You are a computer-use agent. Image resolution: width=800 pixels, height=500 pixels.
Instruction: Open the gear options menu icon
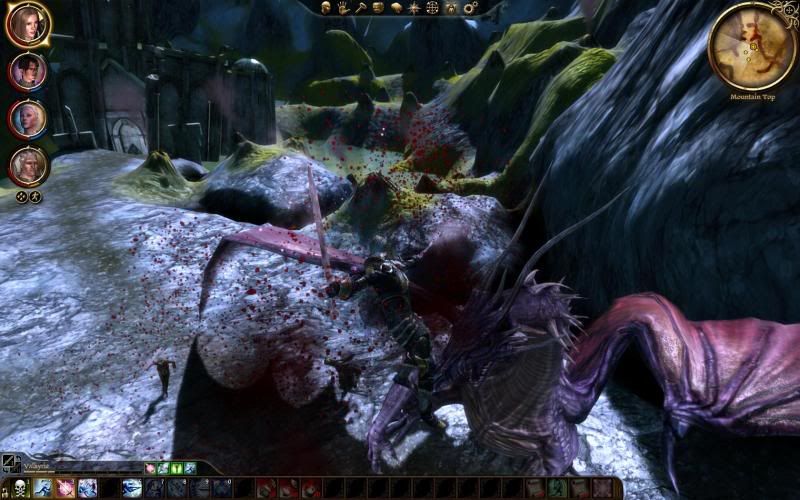[469, 8]
